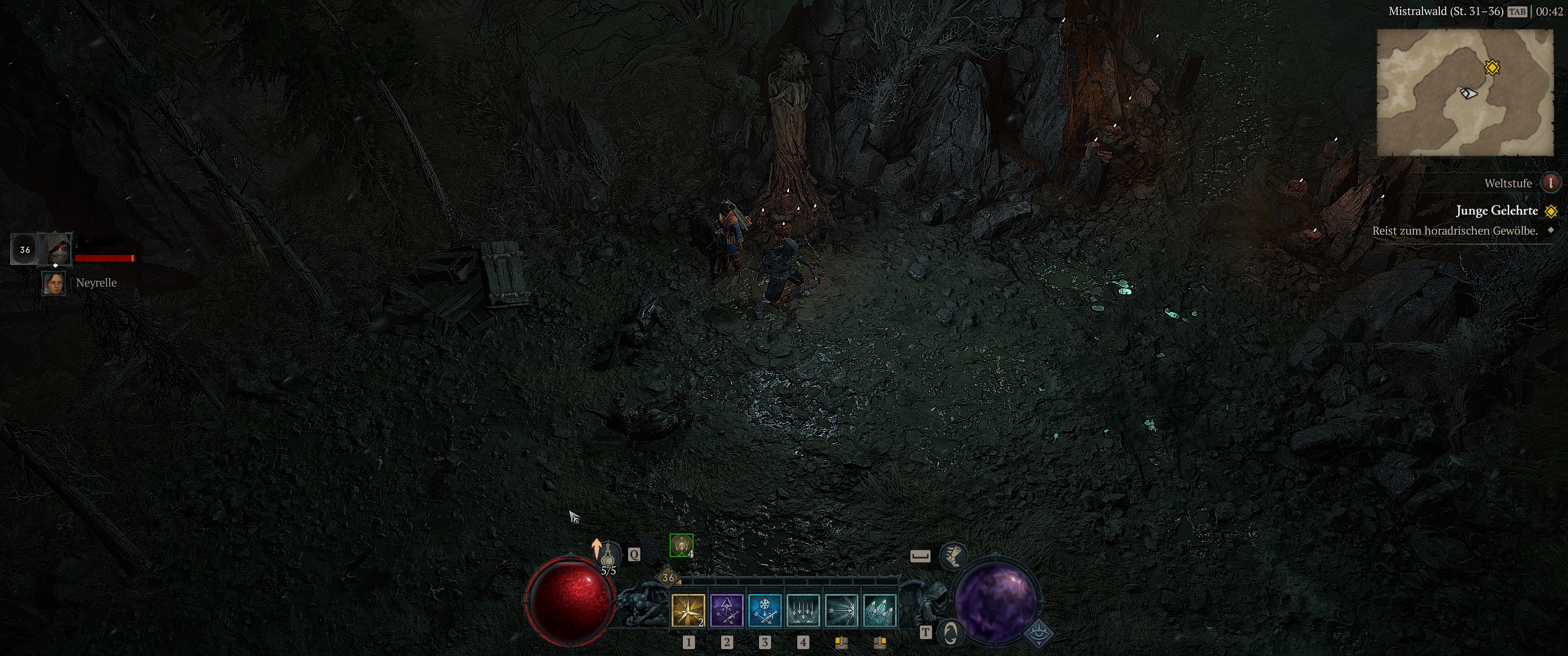Activate the purple skill in slot 2
This screenshot has height=656, width=1568.
(x=727, y=610)
